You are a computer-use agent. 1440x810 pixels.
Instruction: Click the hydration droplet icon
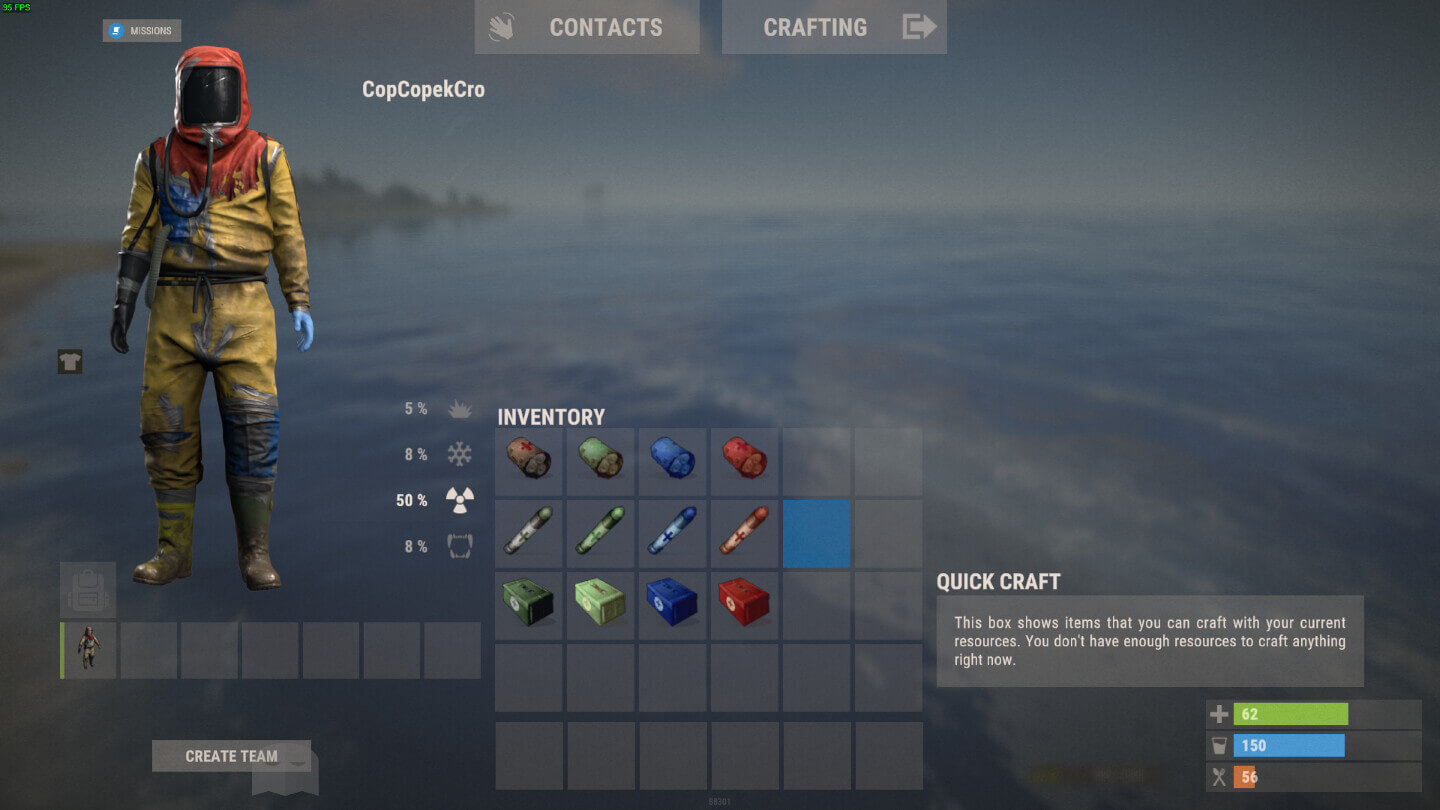point(1218,745)
